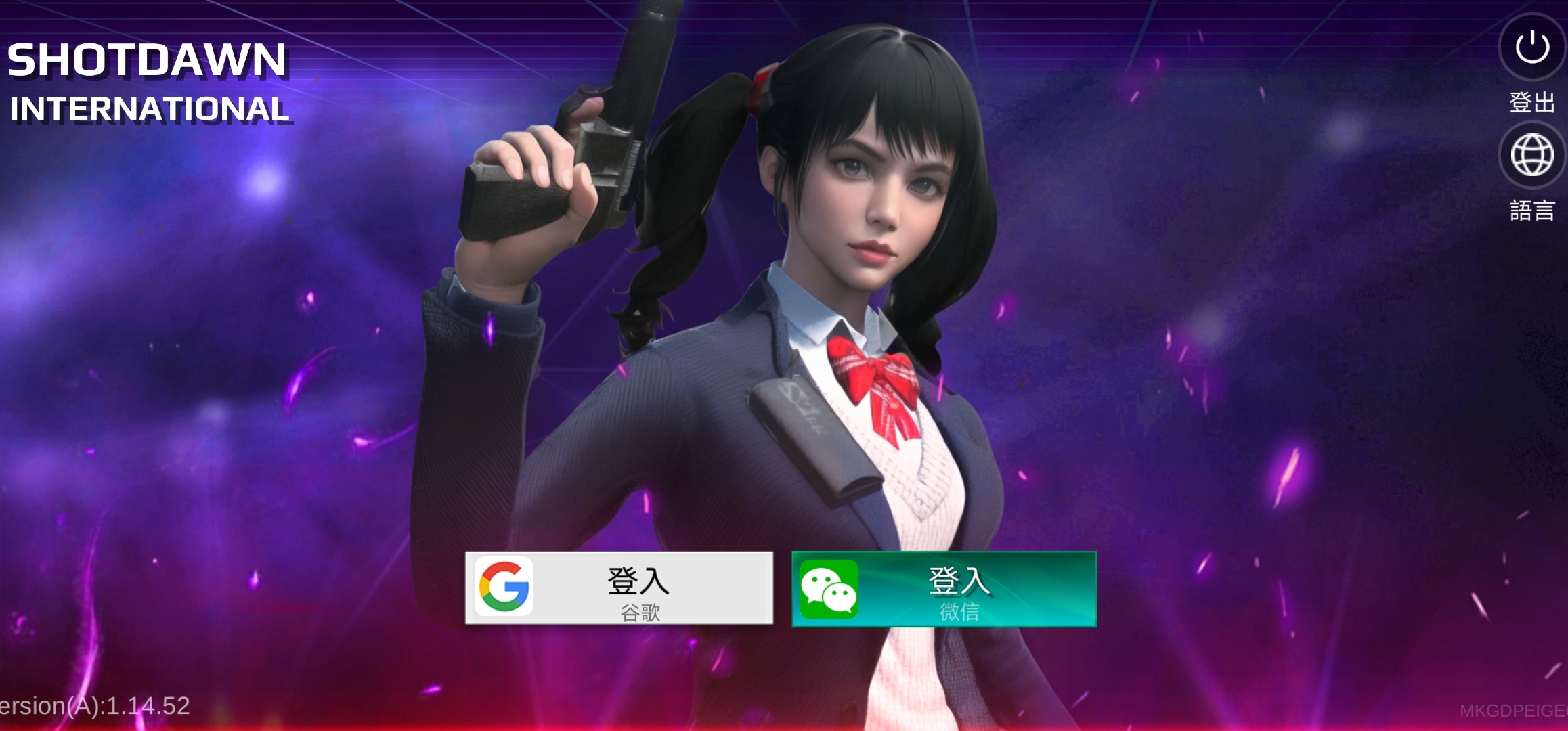Screen dimensions: 1568x731
Task: Open language settings via the globe icon
Action: point(1531,154)
